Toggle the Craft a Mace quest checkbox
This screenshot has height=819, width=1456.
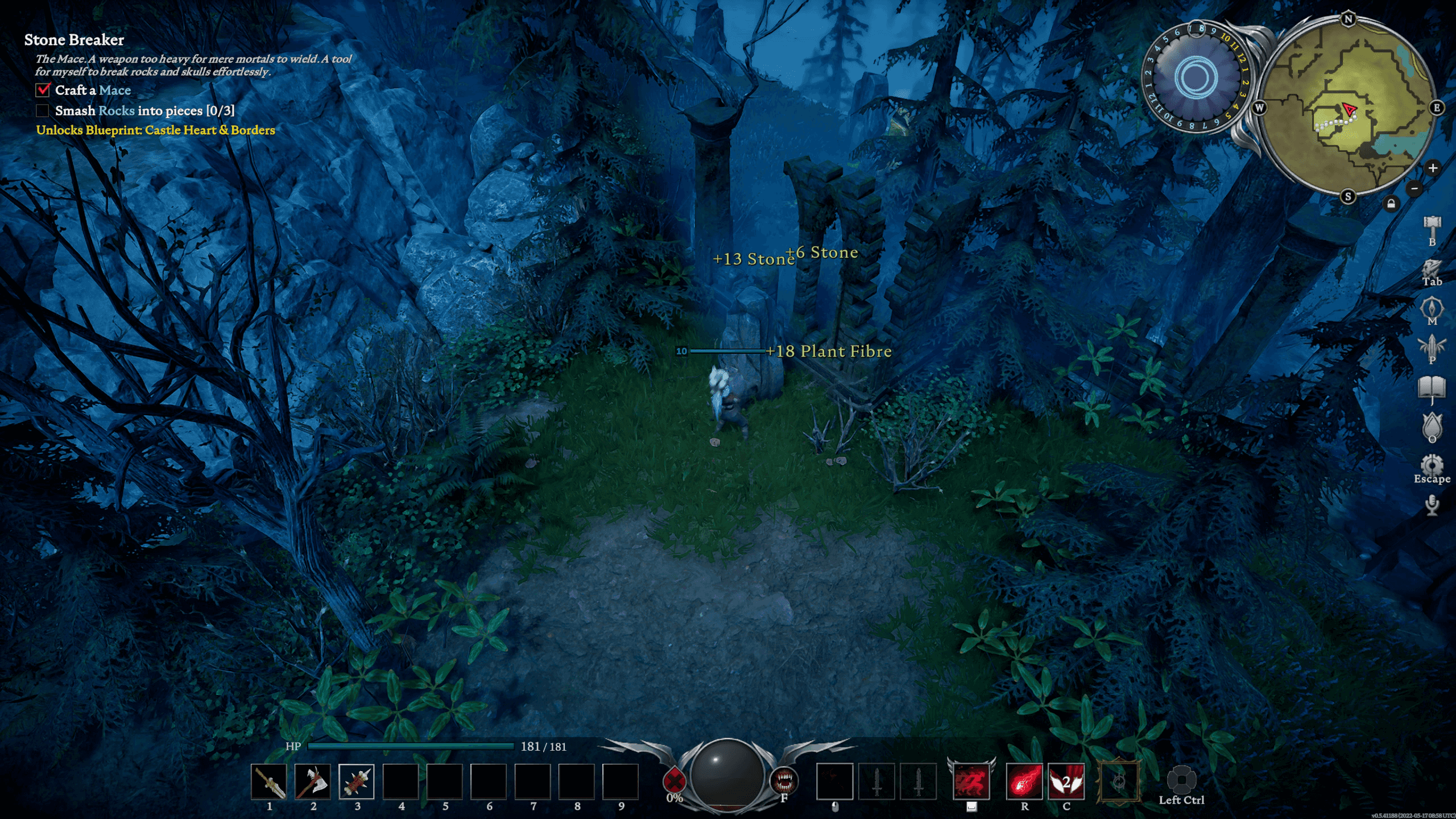point(43,90)
